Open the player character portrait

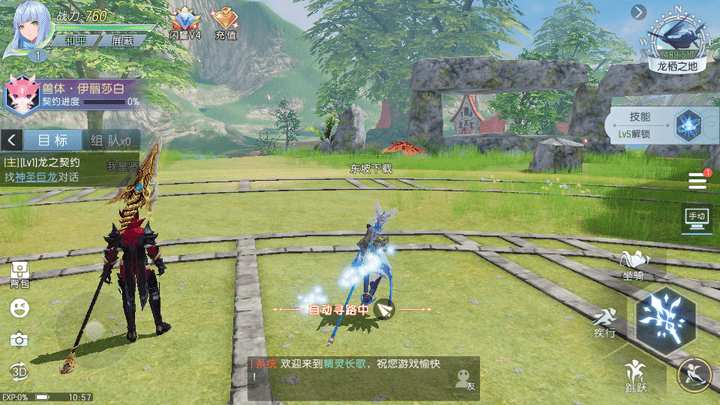[28, 30]
